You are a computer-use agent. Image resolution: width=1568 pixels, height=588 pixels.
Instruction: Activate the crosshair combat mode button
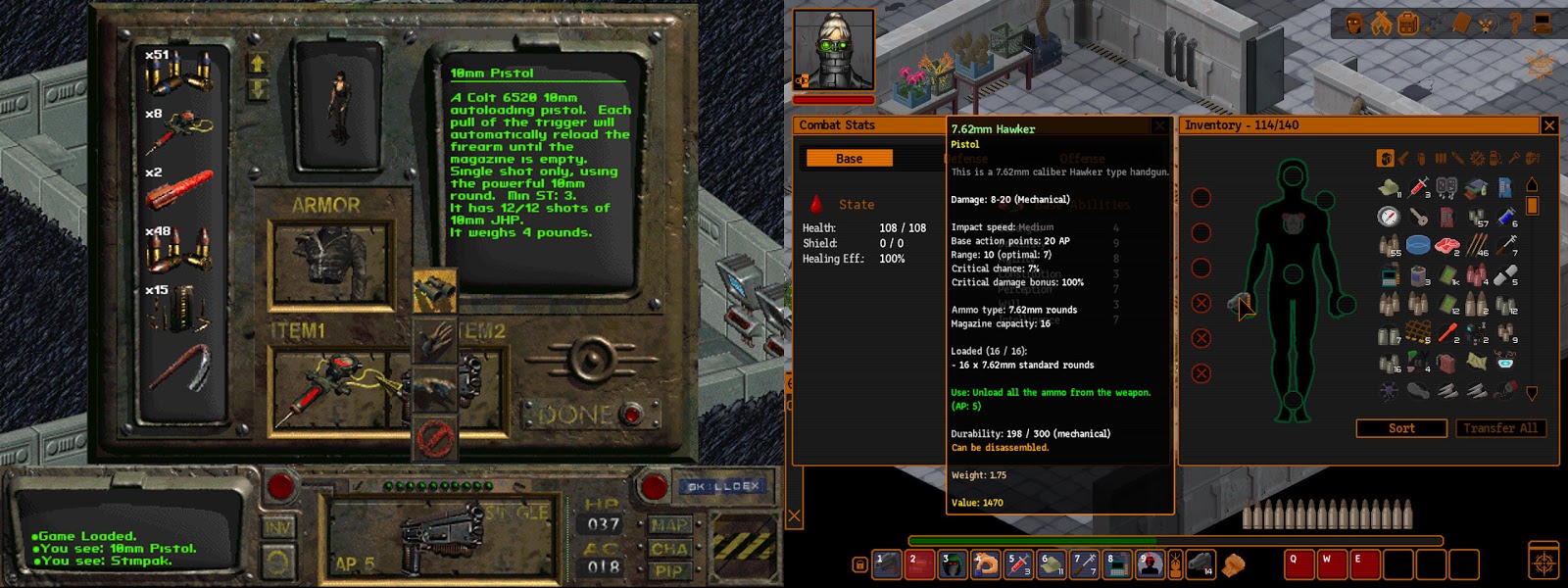pyautogui.click(x=1543, y=563)
